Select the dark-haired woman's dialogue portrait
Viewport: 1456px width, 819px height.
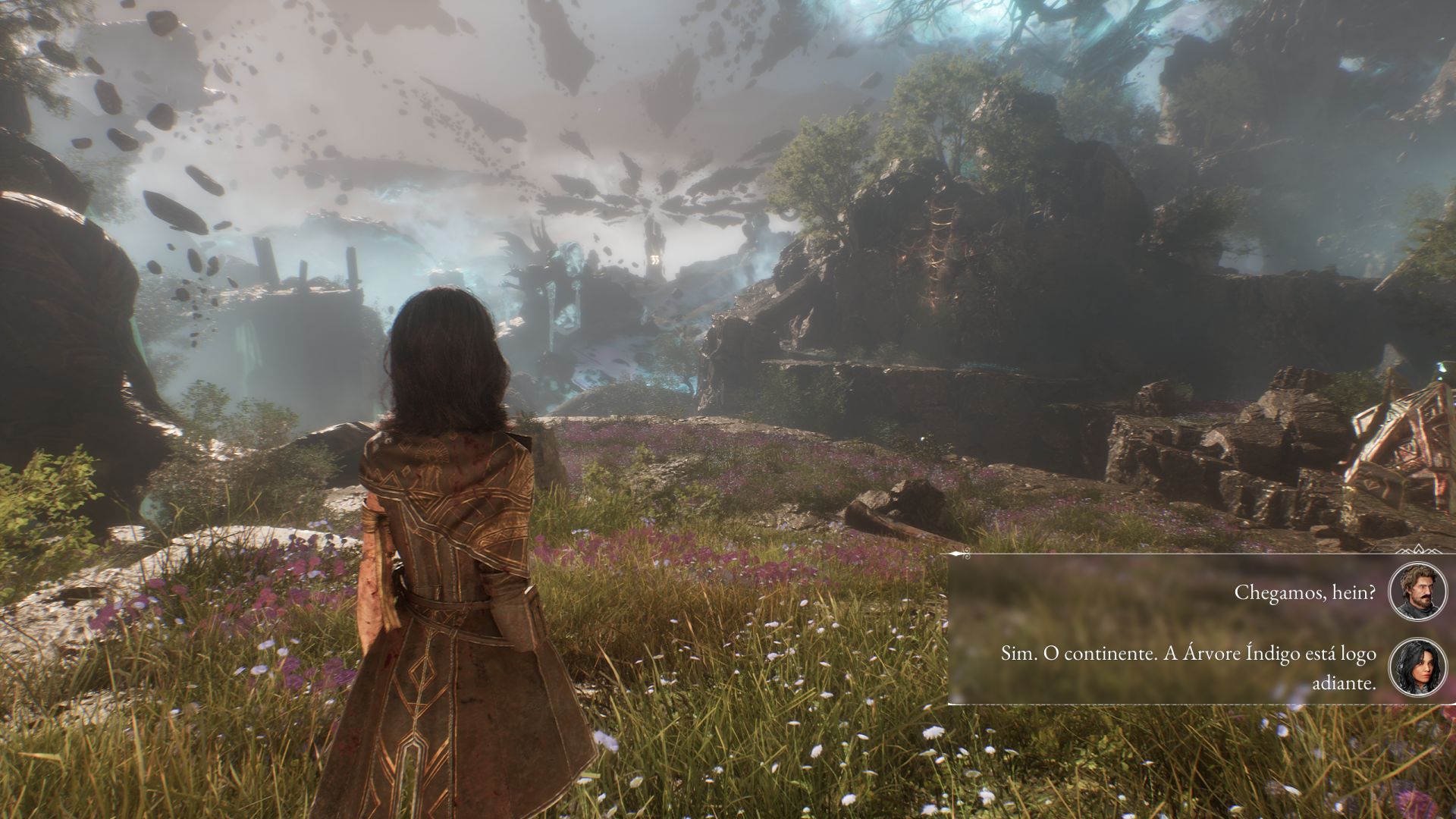[1417, 668]
